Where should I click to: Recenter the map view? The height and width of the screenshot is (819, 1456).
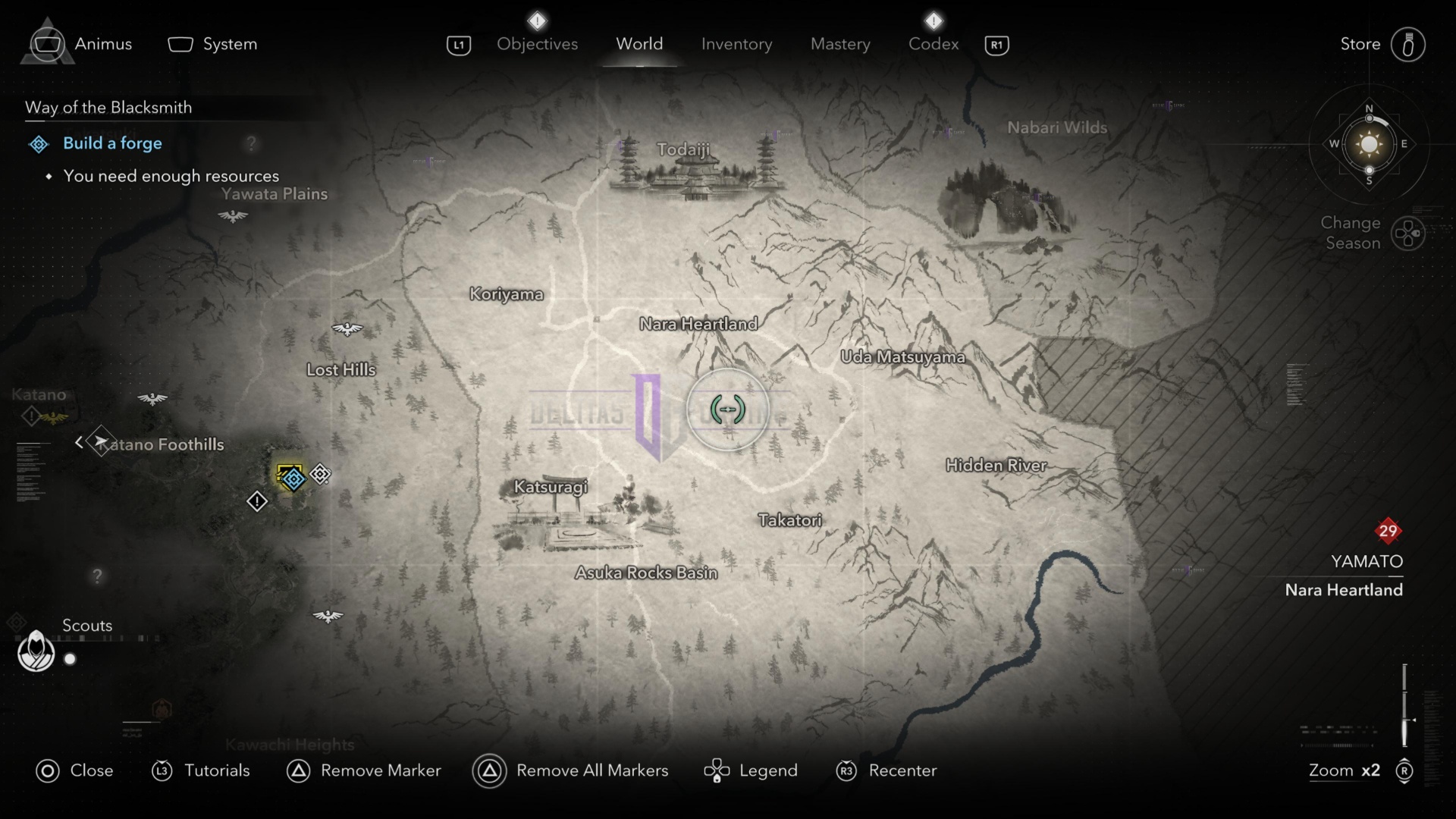click(886, 770)
